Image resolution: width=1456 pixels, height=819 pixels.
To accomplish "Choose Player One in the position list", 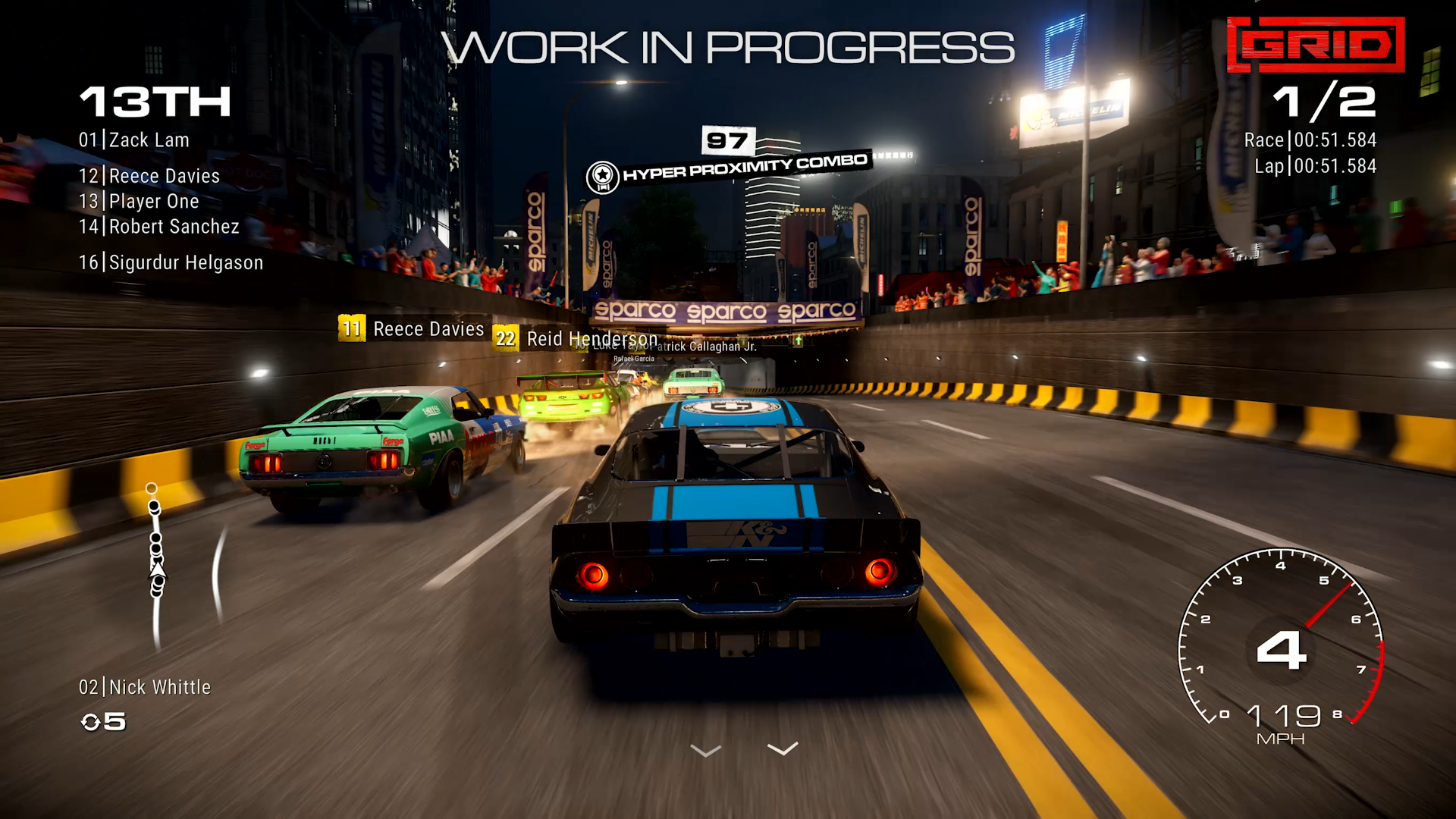I will coord(139,202).
